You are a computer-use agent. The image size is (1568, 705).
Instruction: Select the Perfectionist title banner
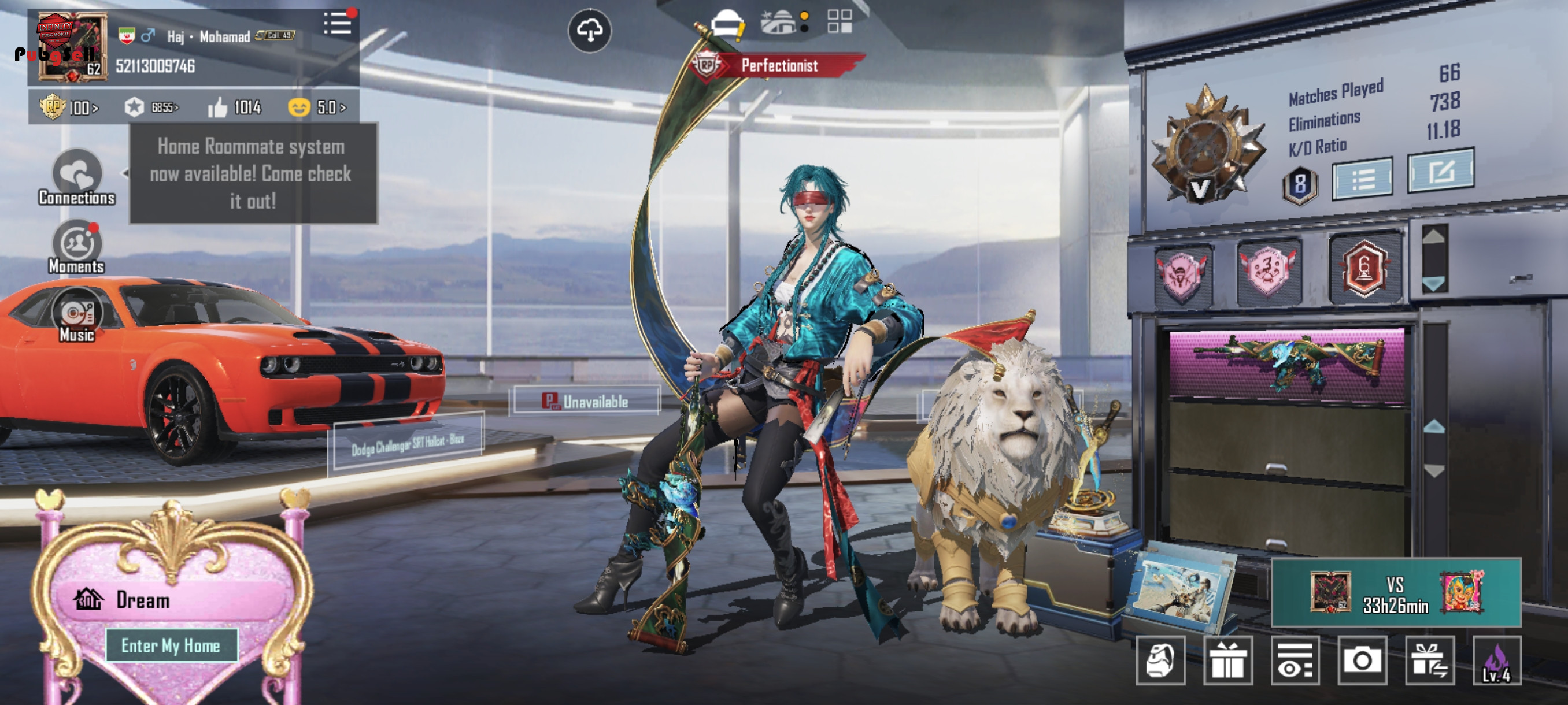click(779, 65)
